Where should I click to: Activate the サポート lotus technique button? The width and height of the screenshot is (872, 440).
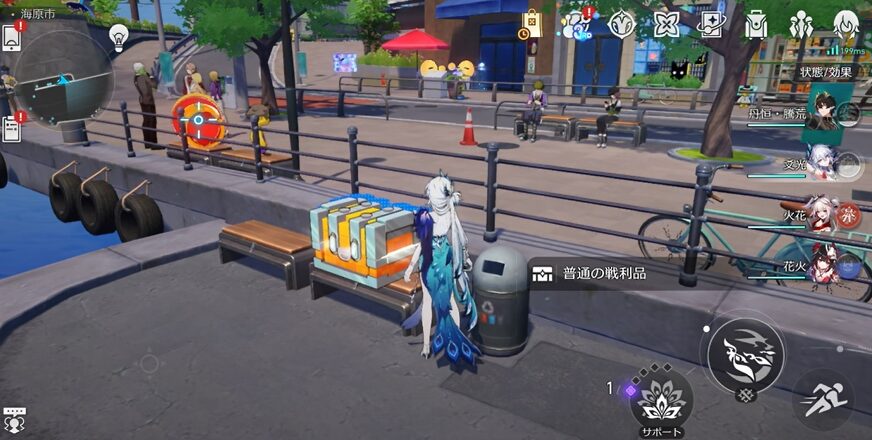pos(661,400)
